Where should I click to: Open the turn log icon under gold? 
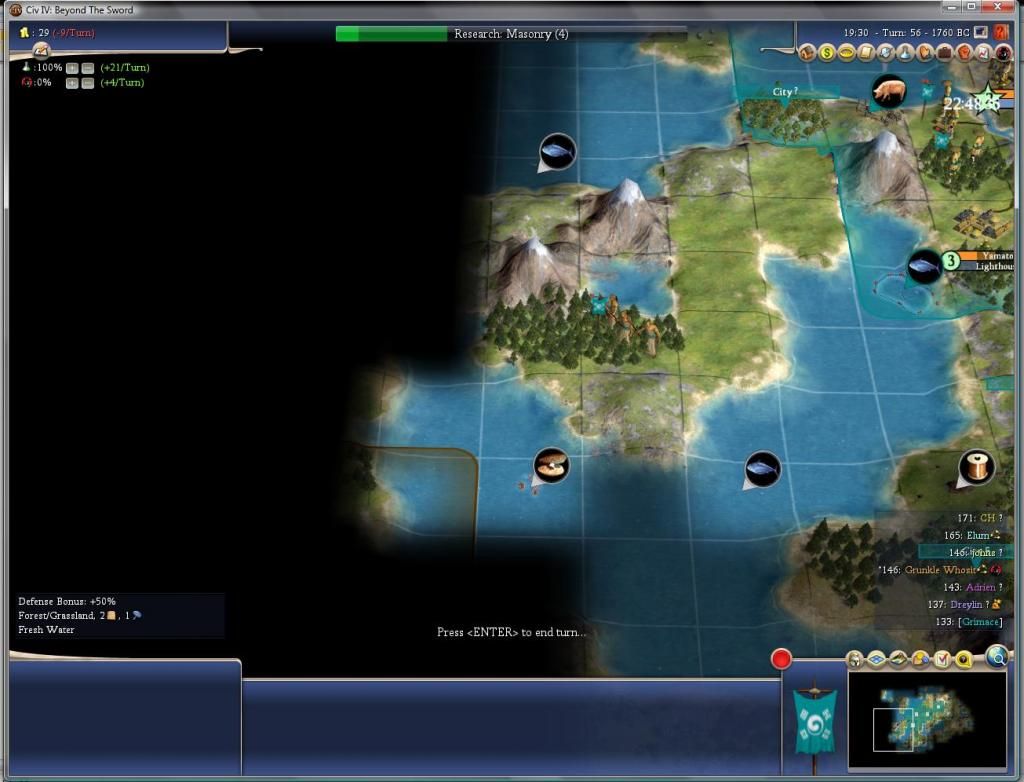[x=41, y=49]
